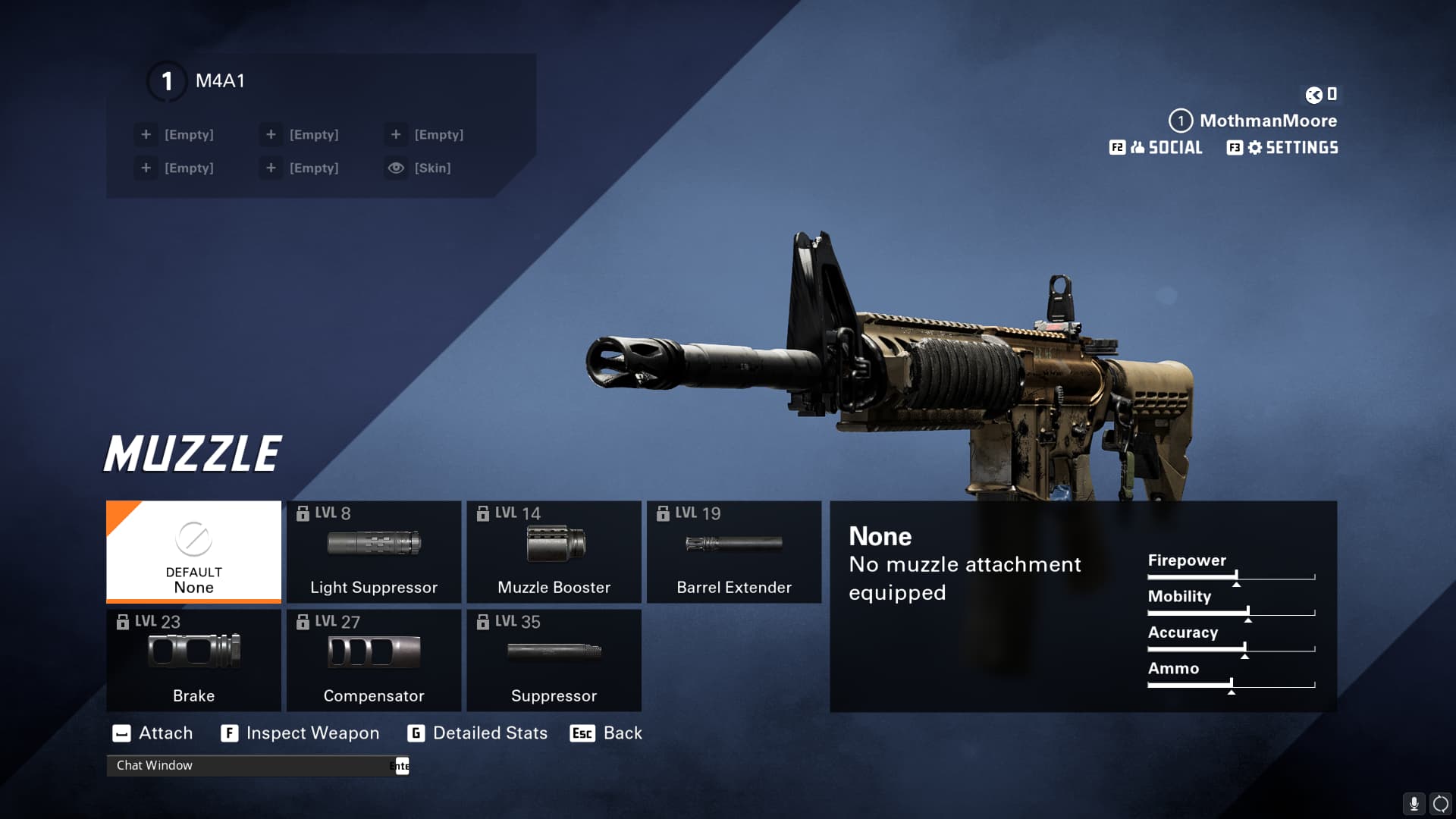Open the Social menu

(1156, 148)
